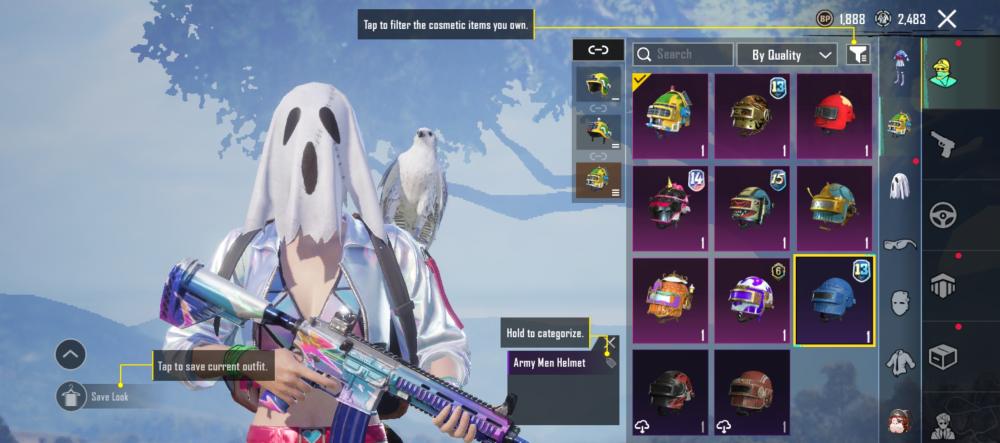Switch to the steering wheel vehicles tab
The height and width of the screenshot is (443, 1000).
coord(943,215)
